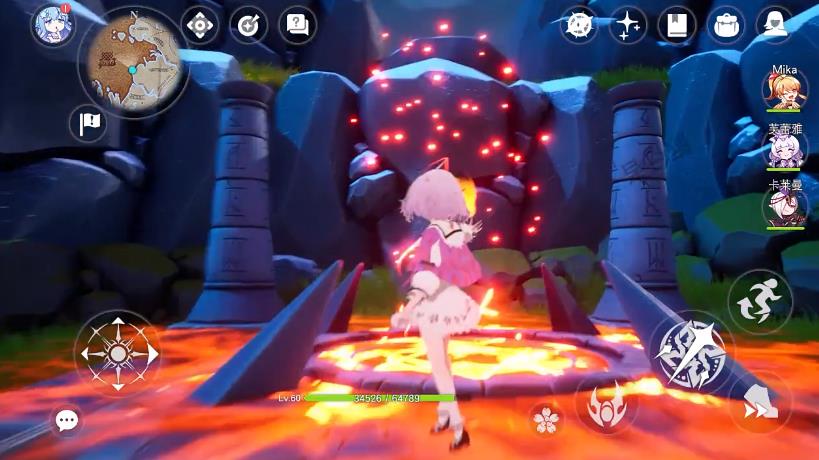Image resolution: width=819 pixels, height=460 pixels.
Task: Trigger the main weapon attack button
Action: coord(693,352)
